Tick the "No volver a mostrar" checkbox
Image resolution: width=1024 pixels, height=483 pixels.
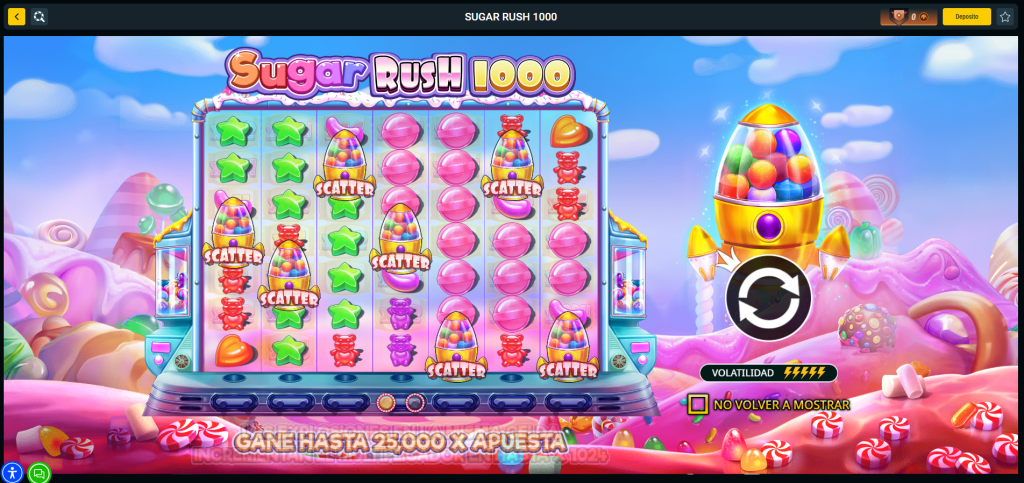[698, 405]
